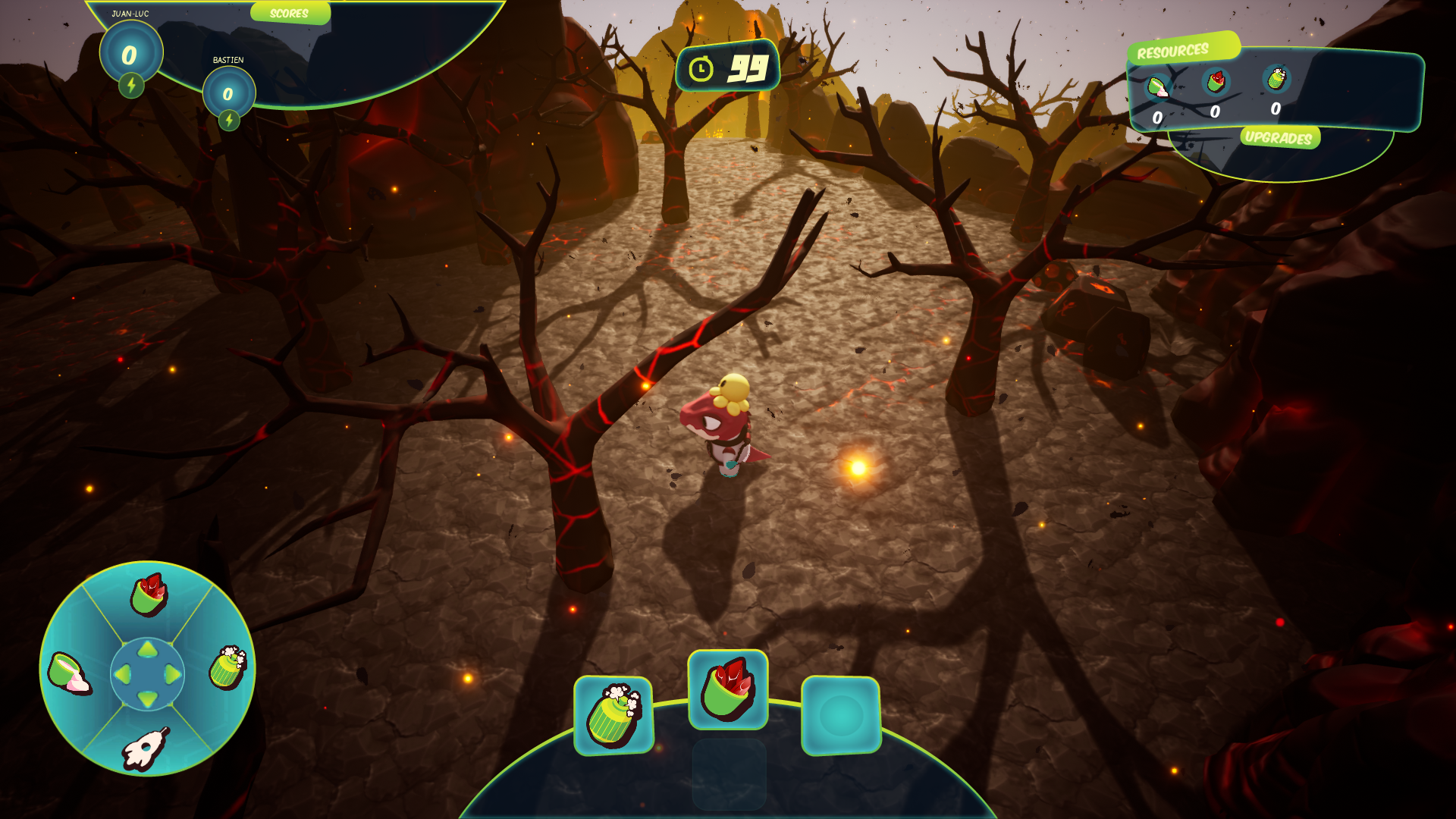Screen dimensions: 1456x819
Task: Activate the white rocket on the radial wheel
Action: tap(146, 748)
